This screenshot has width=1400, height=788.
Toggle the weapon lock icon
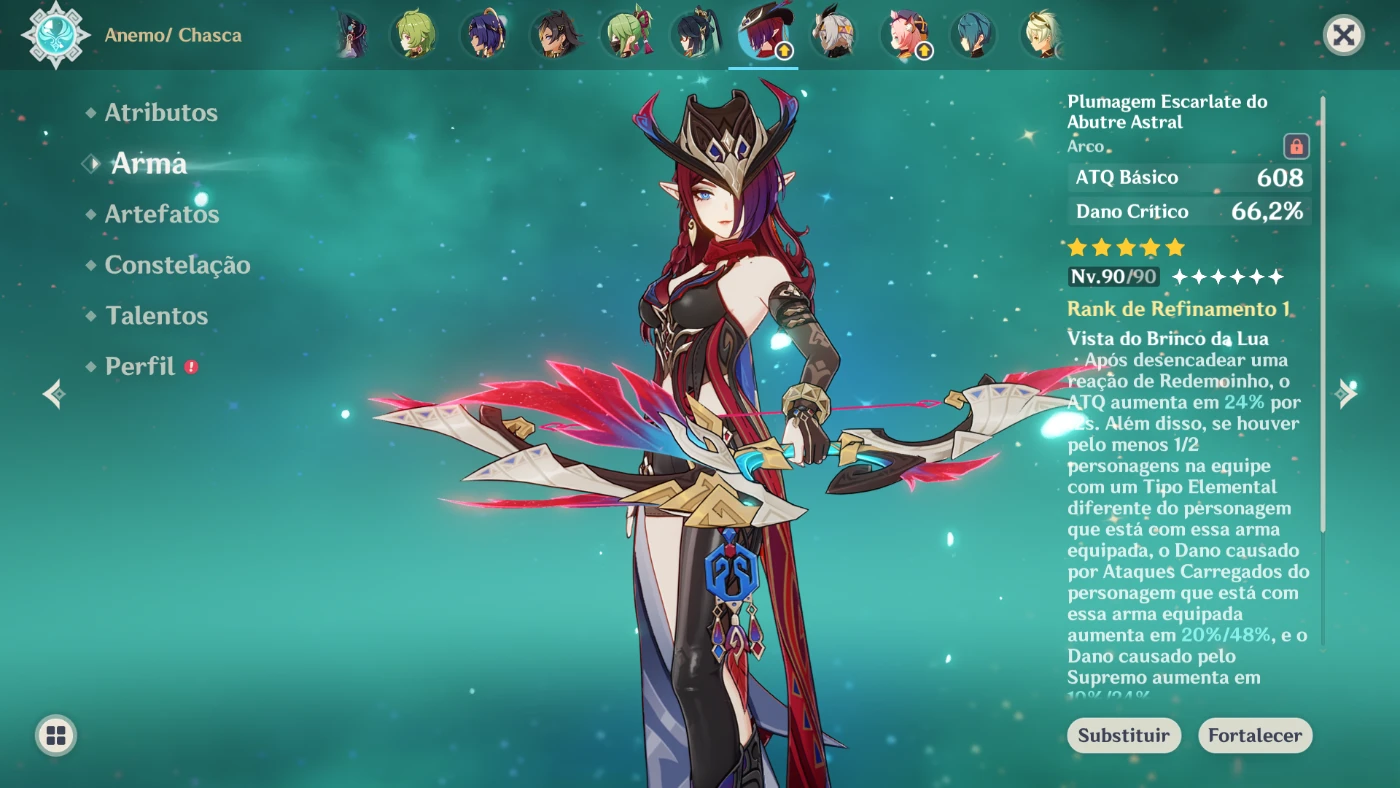pyautogui.click(x=1296, y=147)
